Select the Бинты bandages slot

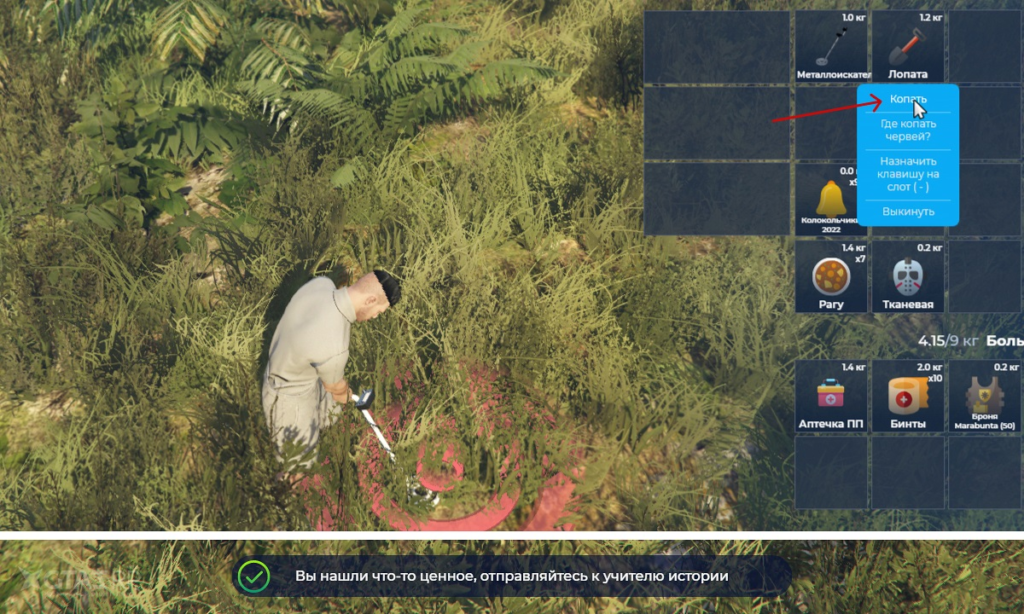[907, 396]
